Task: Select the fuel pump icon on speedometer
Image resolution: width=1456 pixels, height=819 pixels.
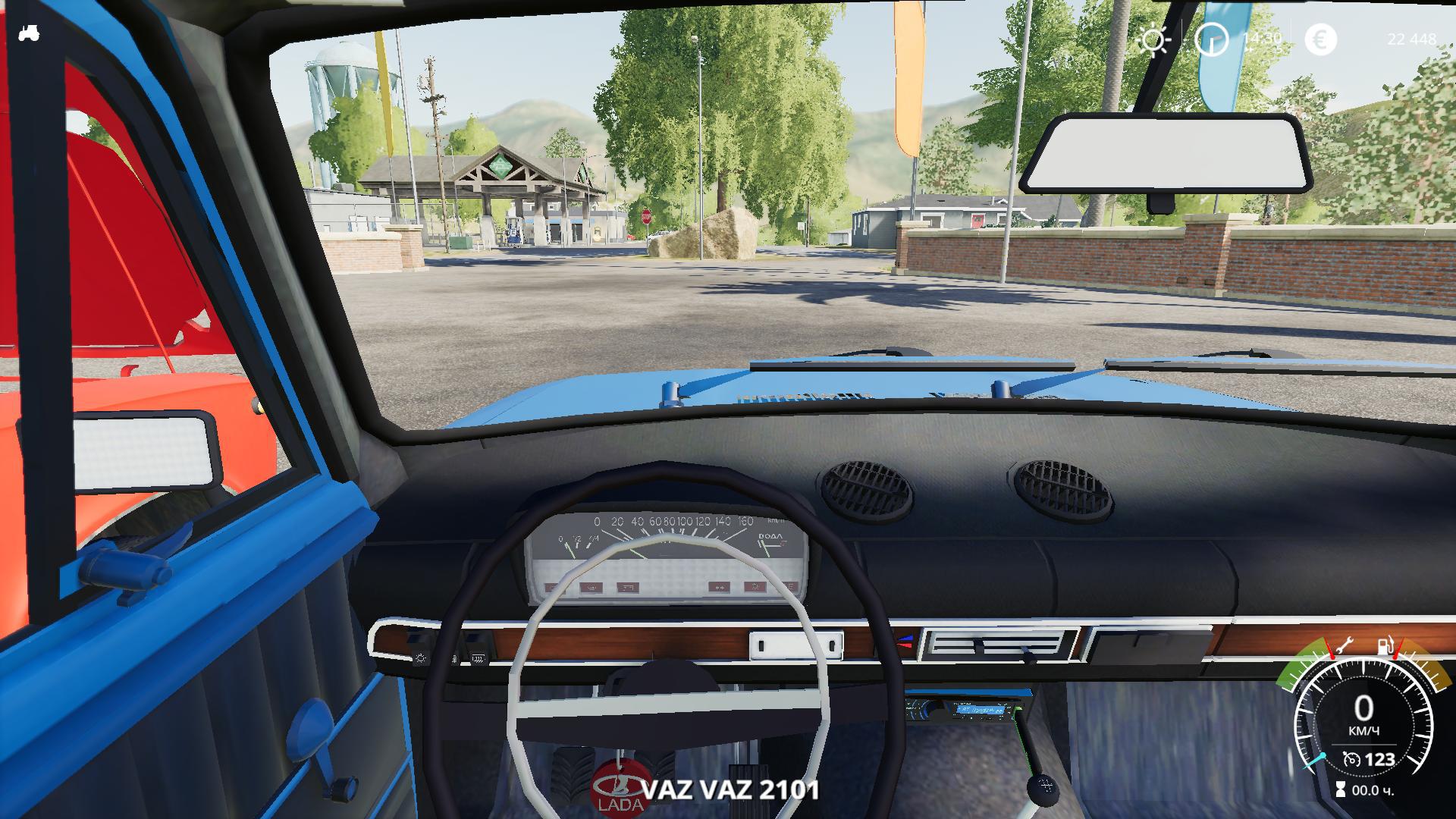Action: click(x=1383, y=647)
